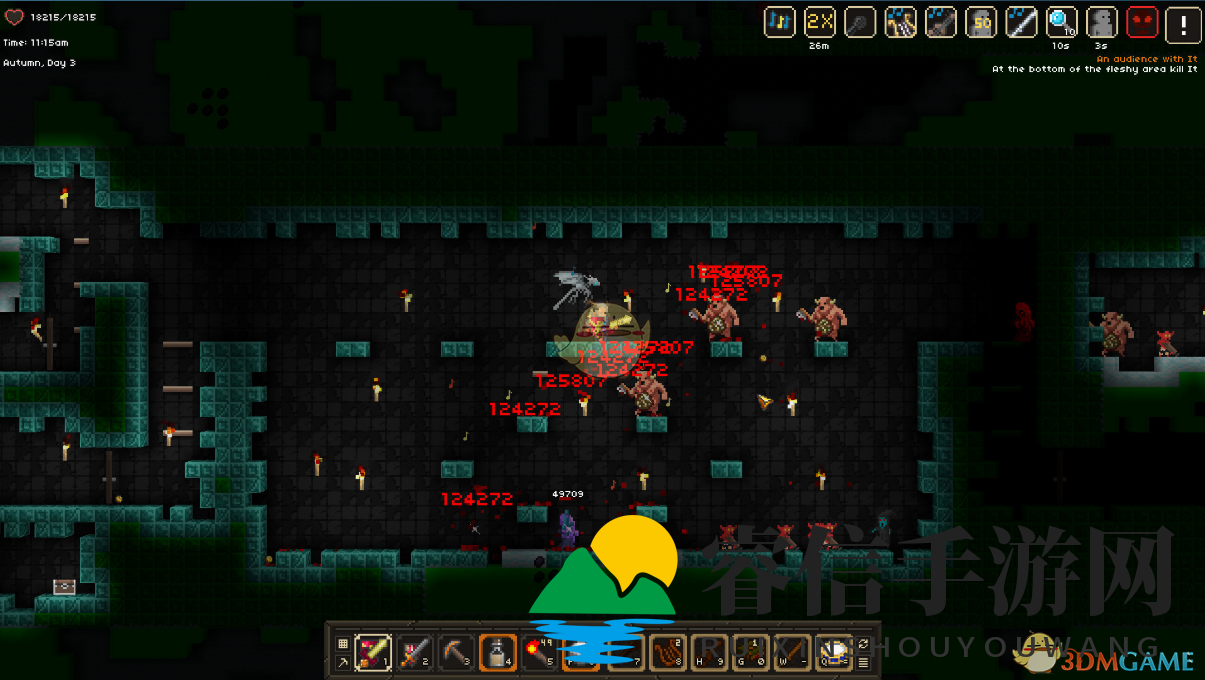The height and width of the screenshot is (680, 1205).
Task: Click the guitar song buff icon
Action: pyautogui.click(x=941, y=22)
